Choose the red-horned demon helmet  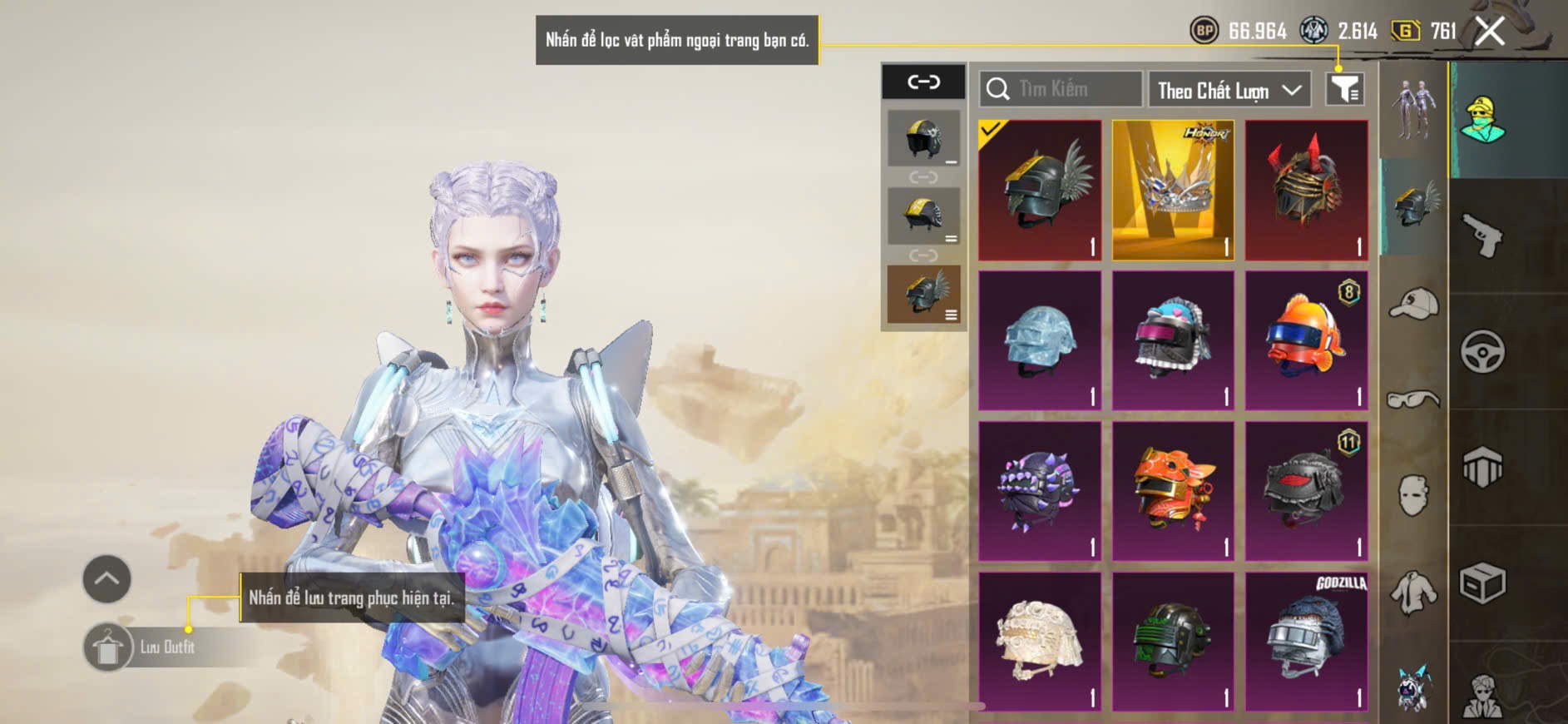pyautogui.click(x=1306, y=191)
